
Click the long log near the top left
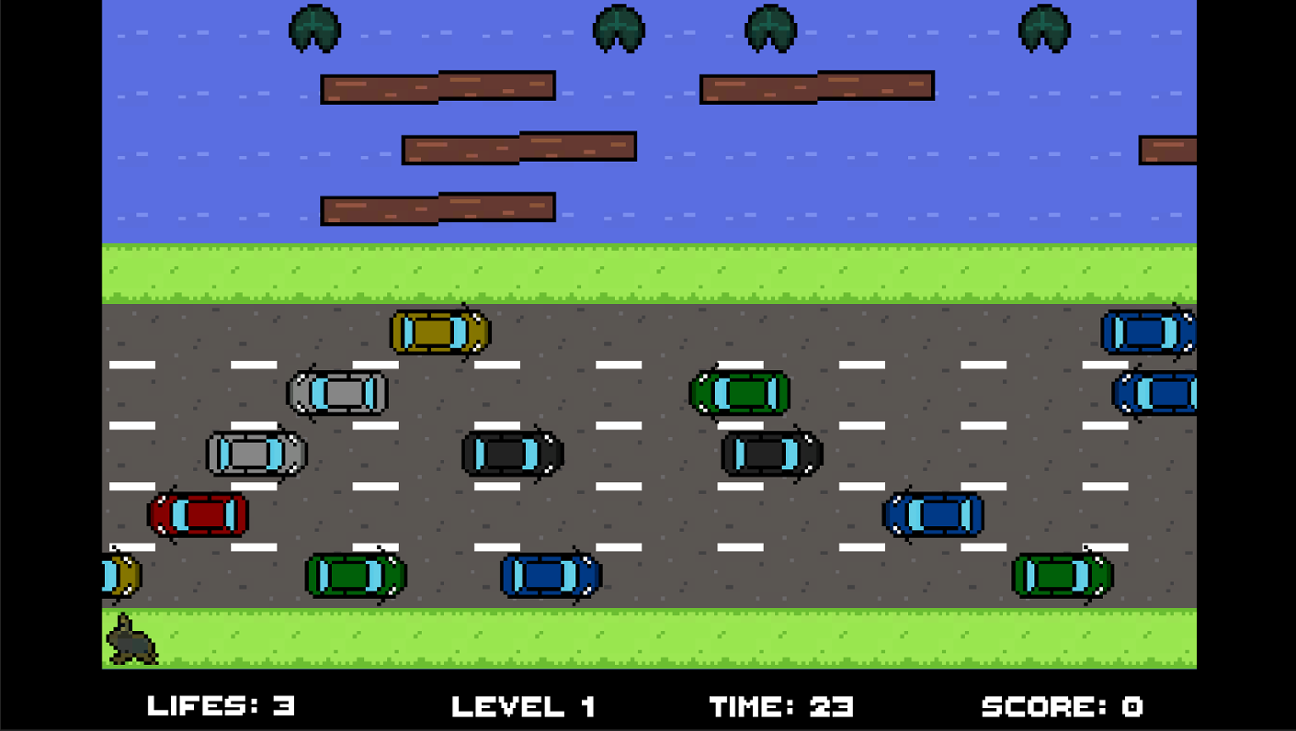(437, 87)
